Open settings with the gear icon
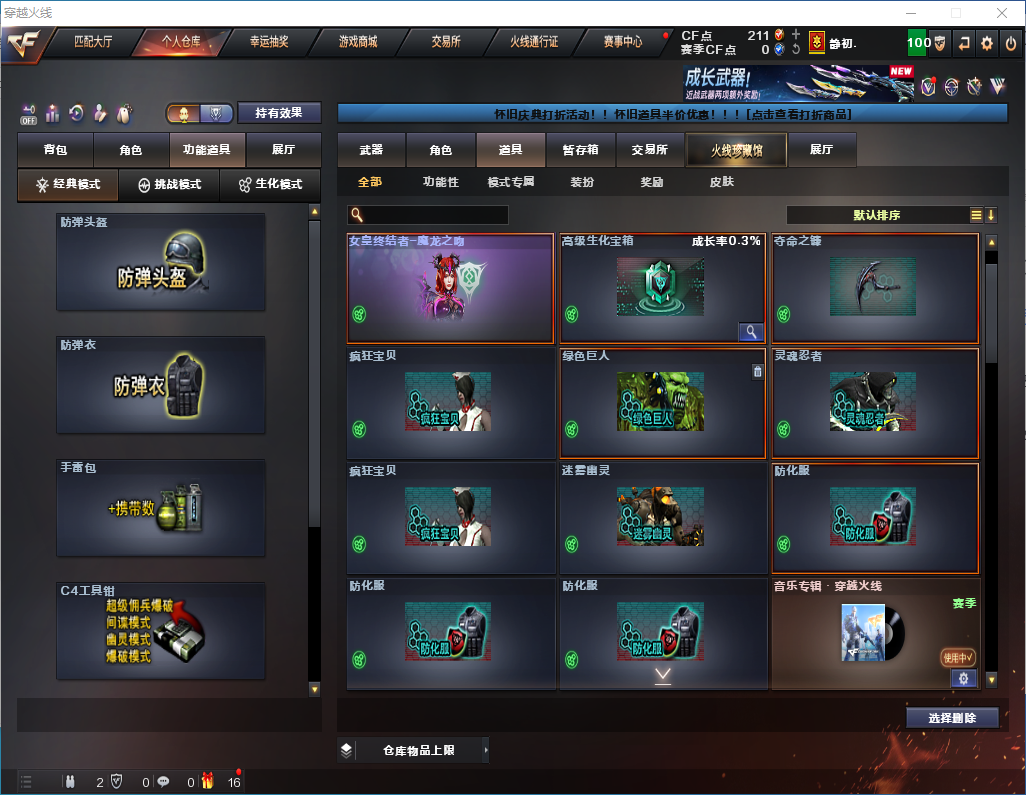1026x795 pixels. (x=987, y=43)
